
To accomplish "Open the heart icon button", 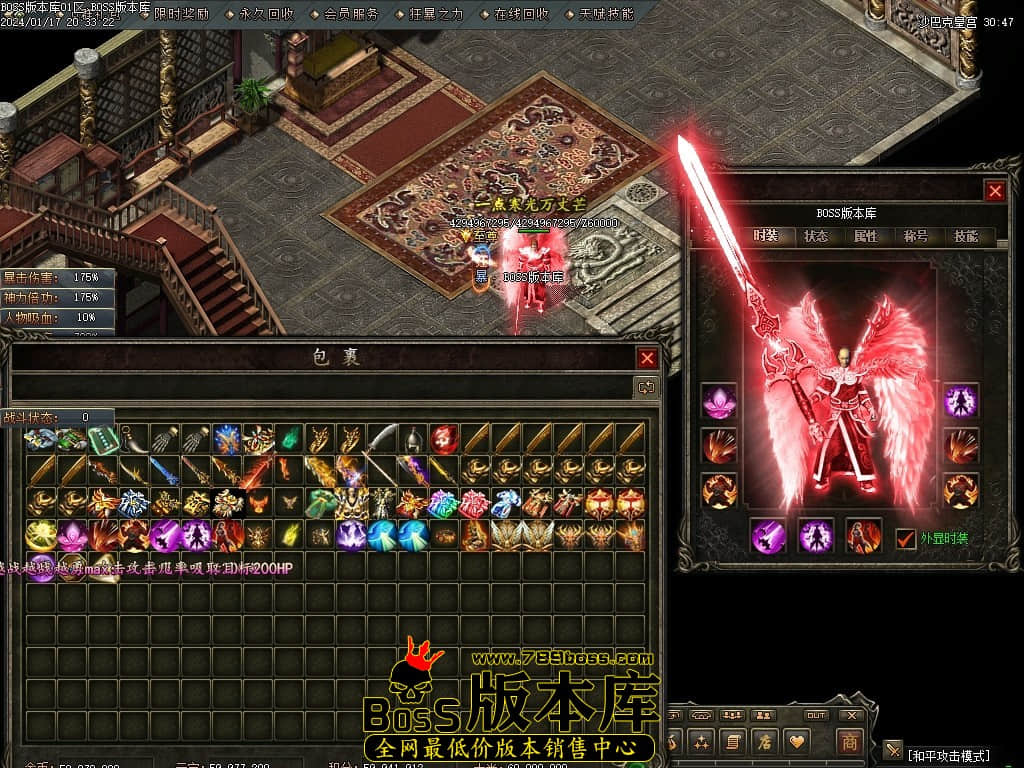I will pyautogui.click(x=797, y=742).
